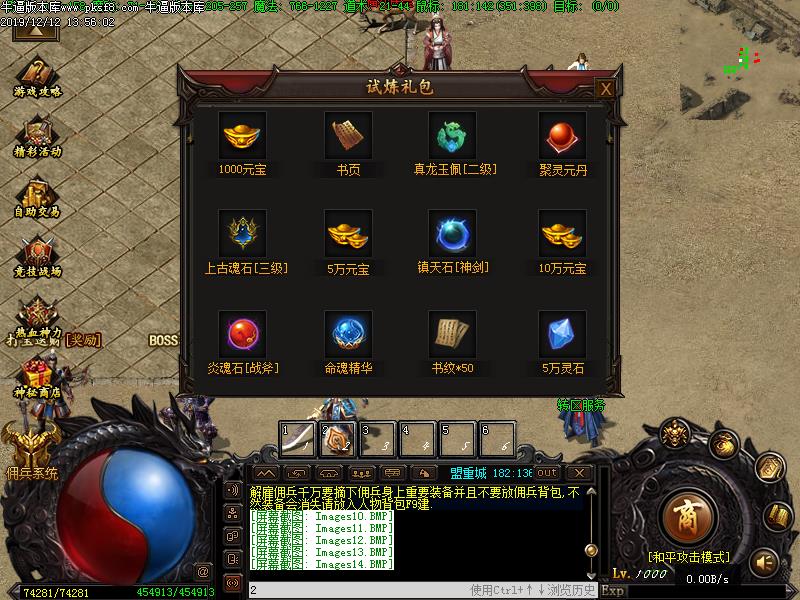Click the round 商 shop button
Viewport: 800px width, 600px height.
point(686,517)
